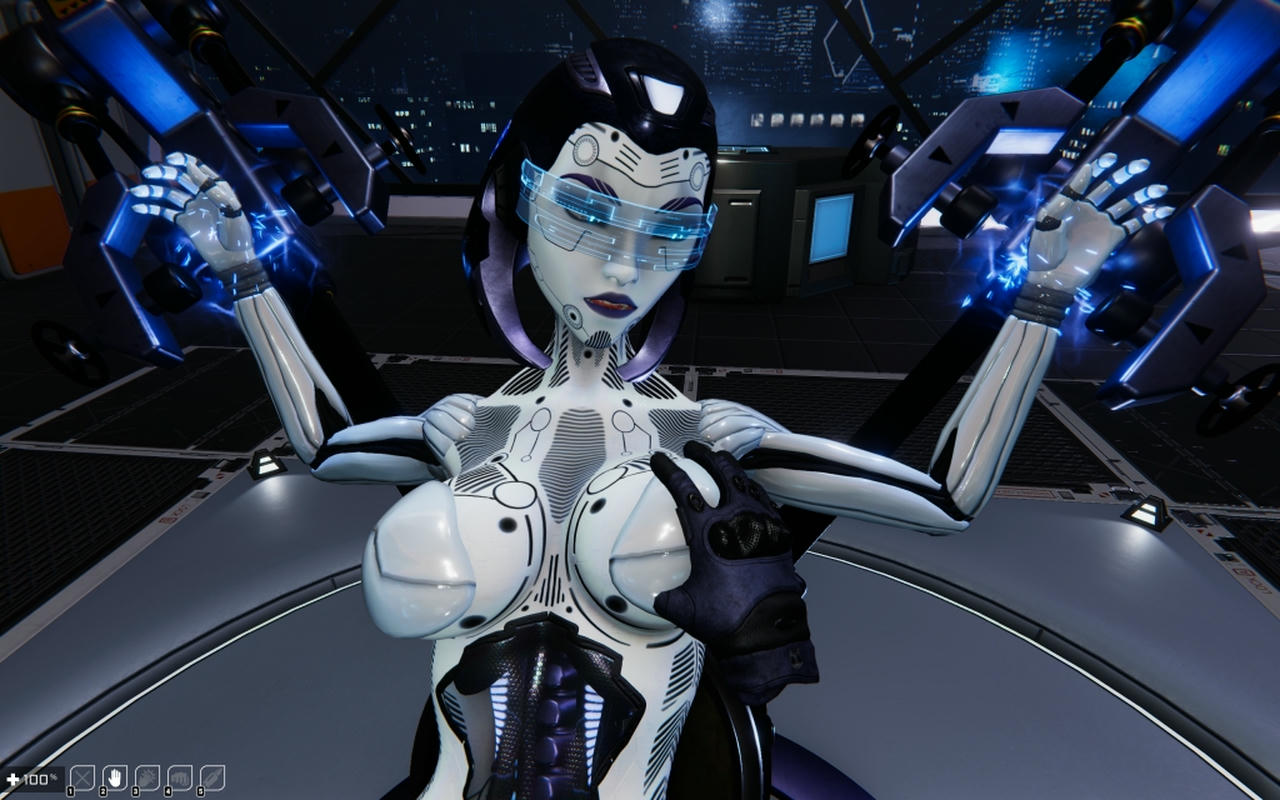Select the fist tool in hotbar slot 4
1280x800 pixels.
click(x=179, y=775)
